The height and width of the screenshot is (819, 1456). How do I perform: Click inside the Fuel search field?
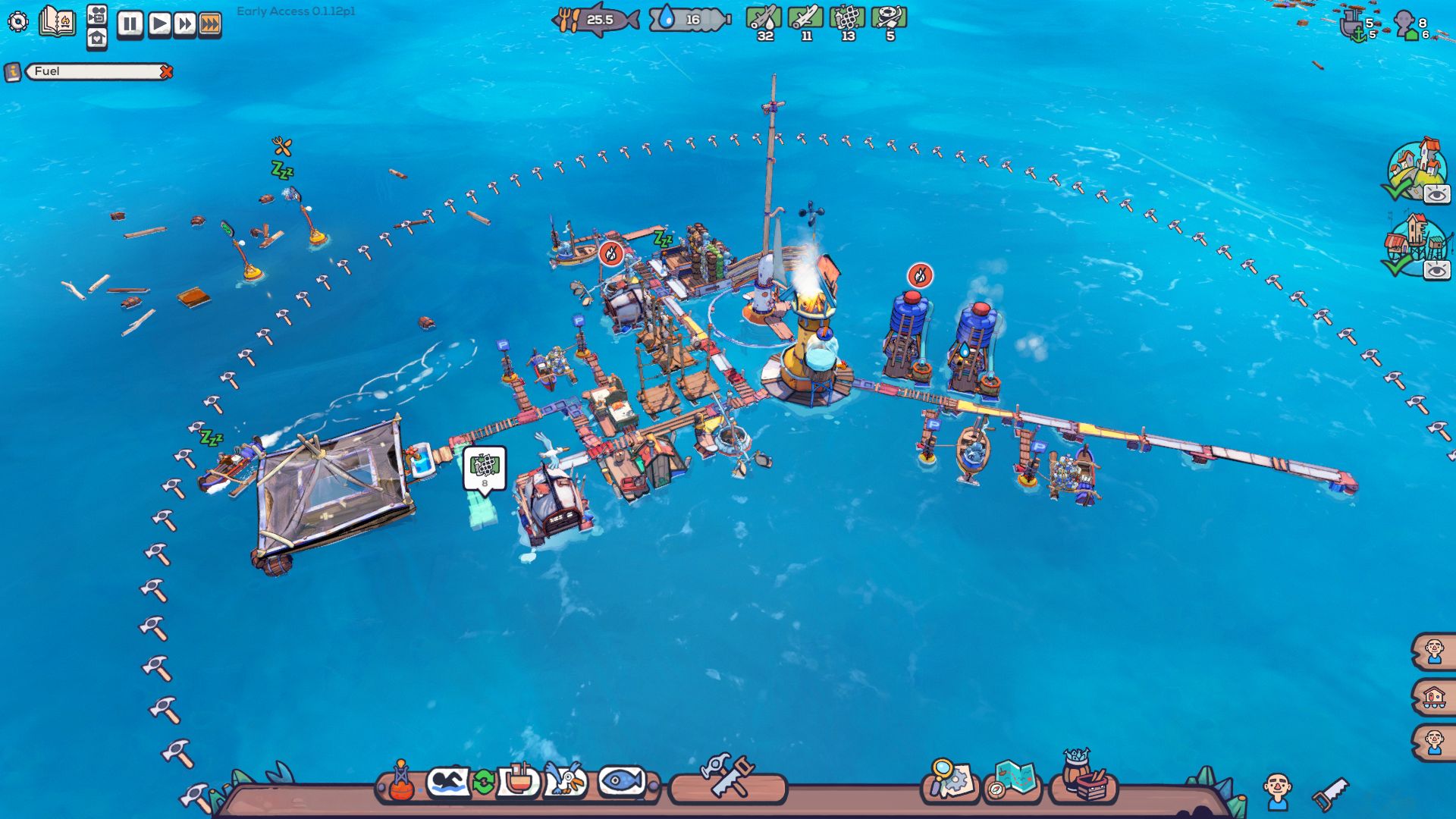tap(83, 73)
